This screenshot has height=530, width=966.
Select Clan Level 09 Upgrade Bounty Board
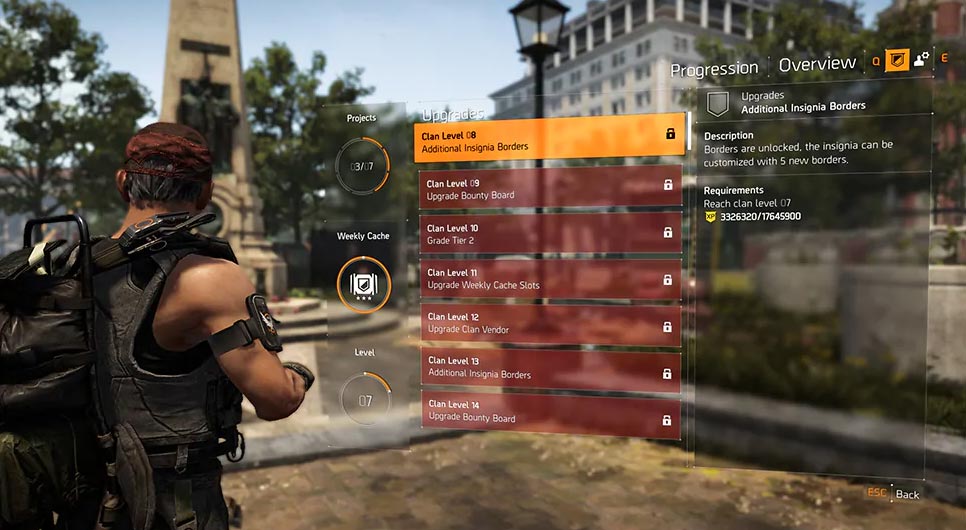click(x=549, y=189)
